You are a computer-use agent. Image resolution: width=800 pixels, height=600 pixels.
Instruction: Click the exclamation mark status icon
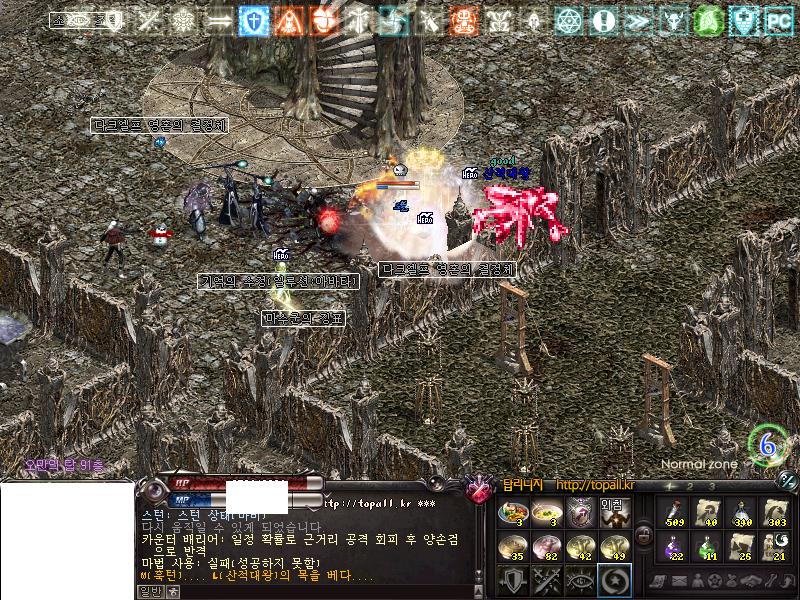pyautogui.click(x=602, y=20)
